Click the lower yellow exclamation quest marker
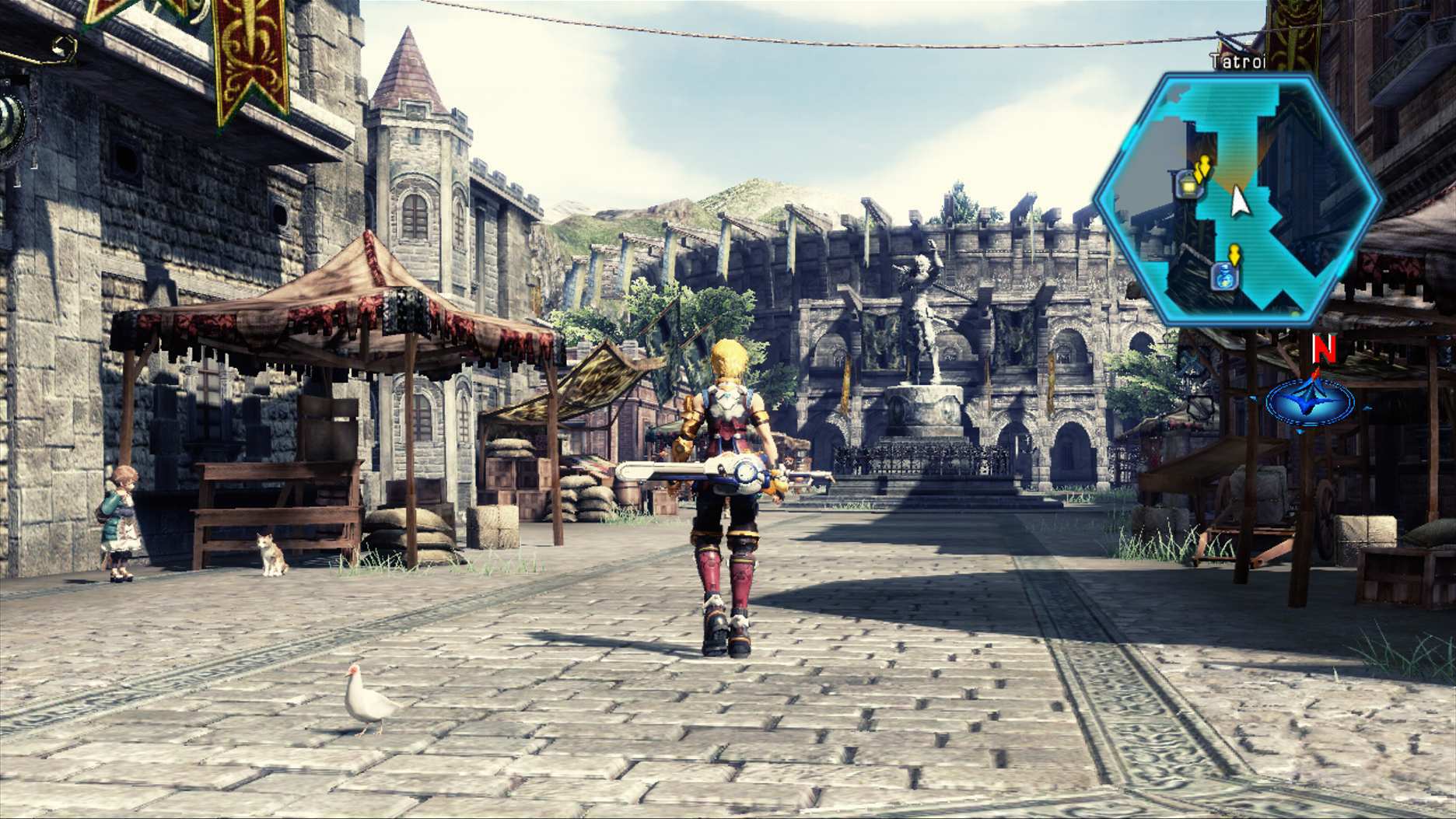 (x=1234, y=254)
